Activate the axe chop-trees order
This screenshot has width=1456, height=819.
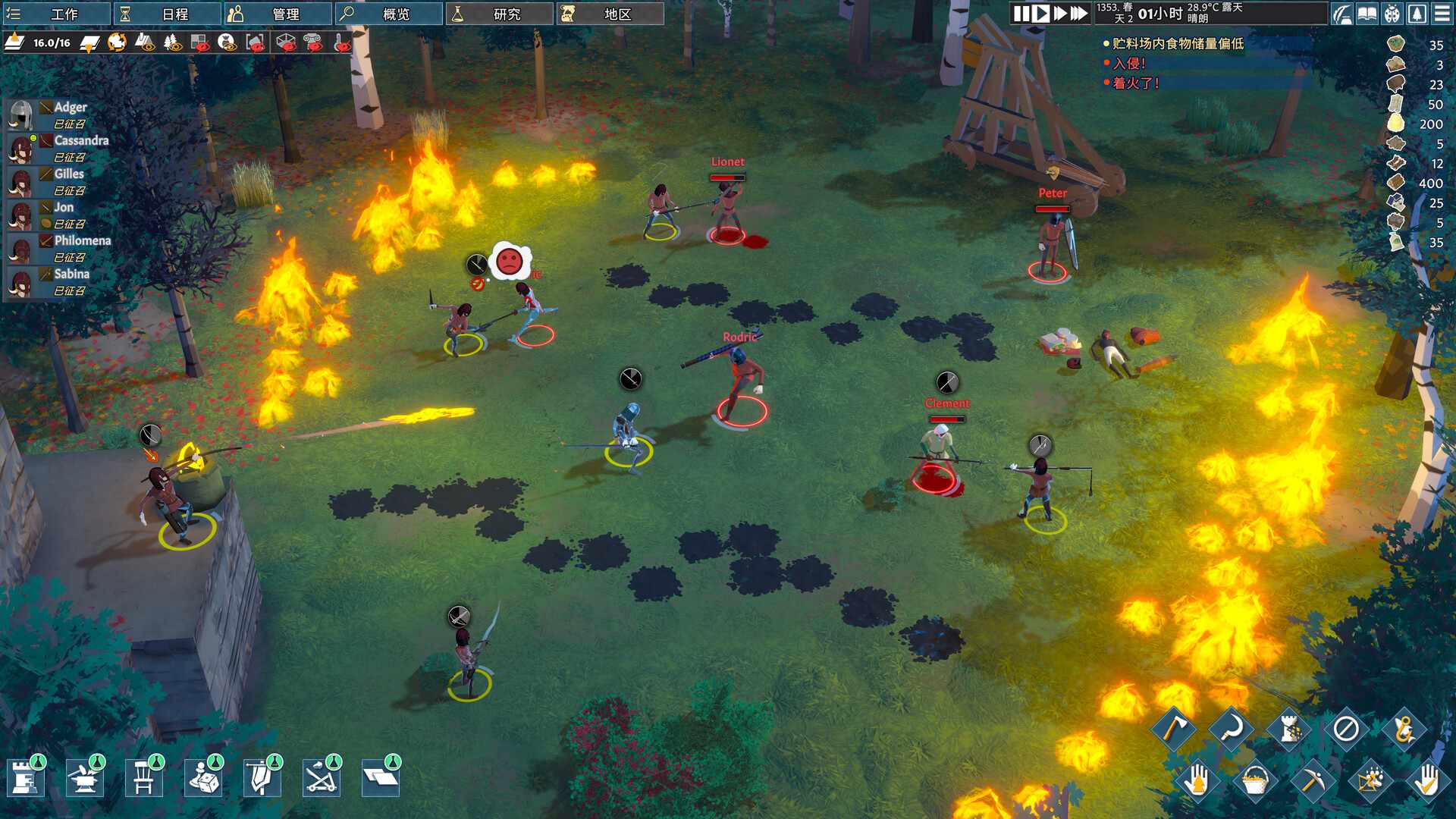coord(1173,729)
